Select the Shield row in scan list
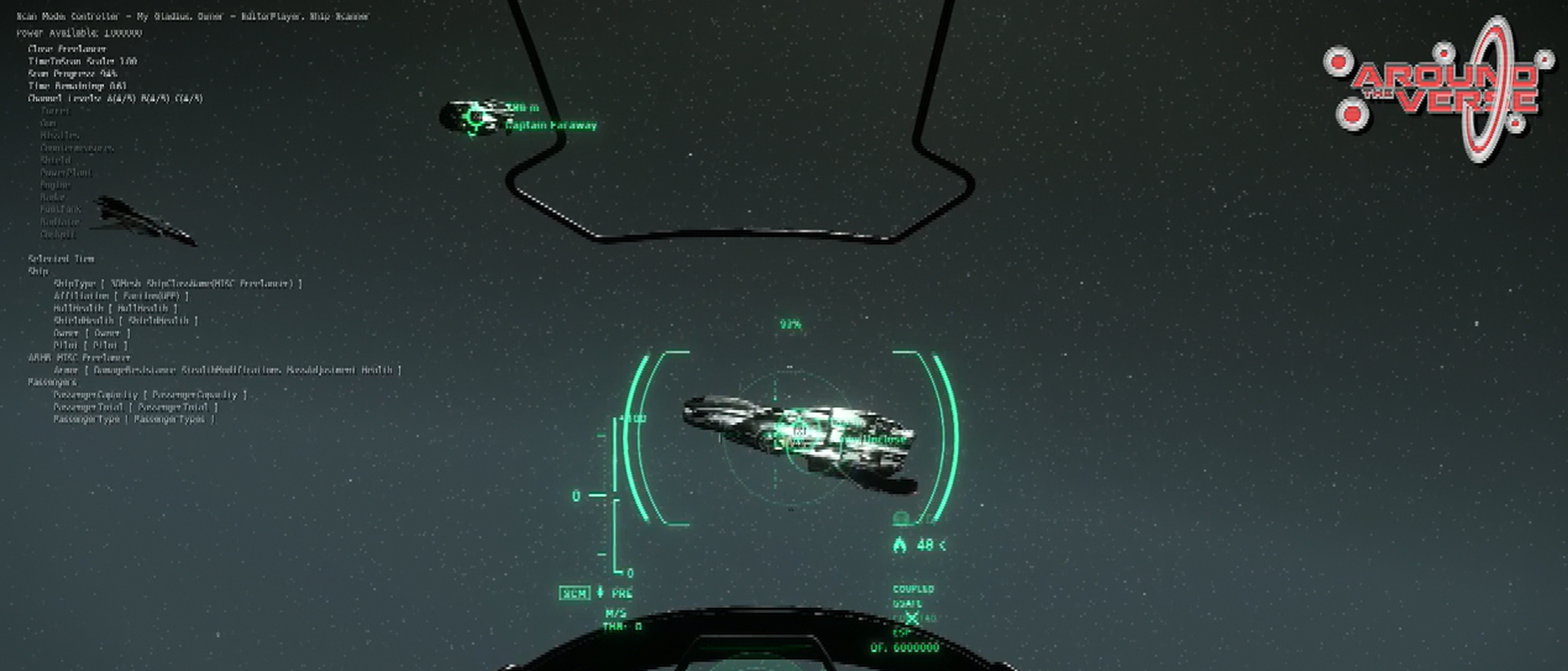The image size is (1568, 671). 55,160
